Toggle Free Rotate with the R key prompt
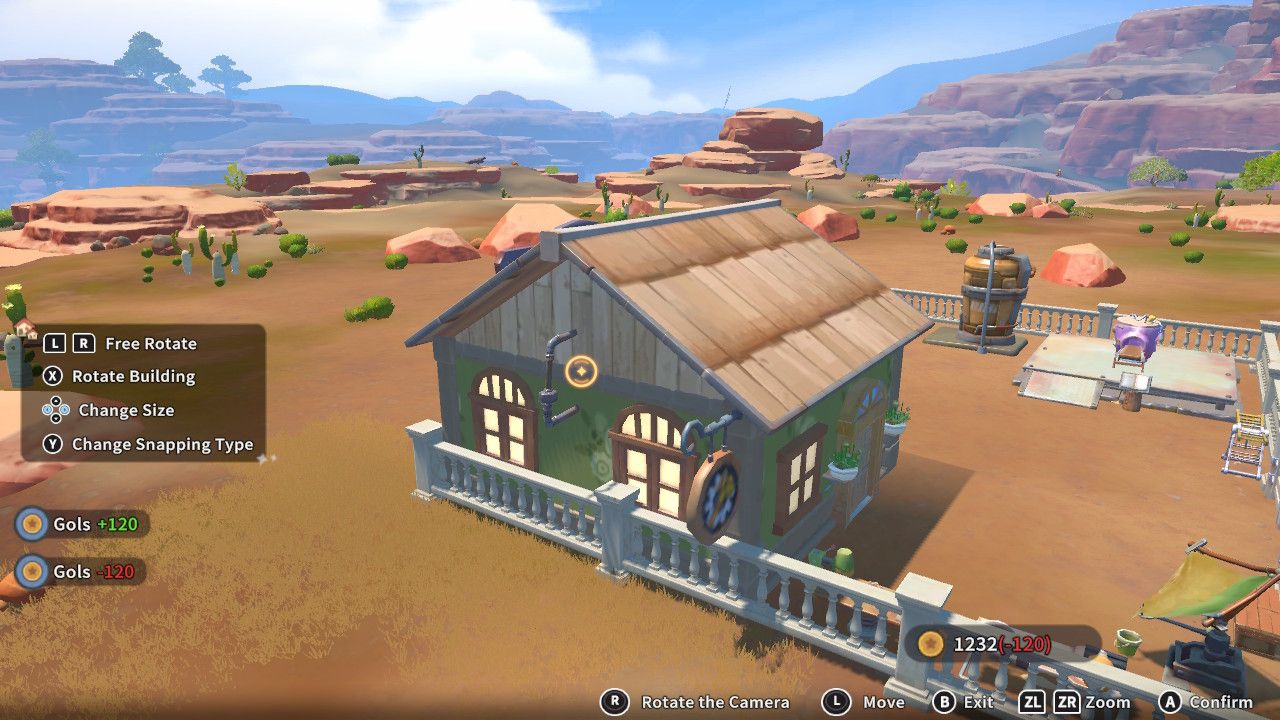This screenshot has height=720, width=1280. click(x=84, y=343)
